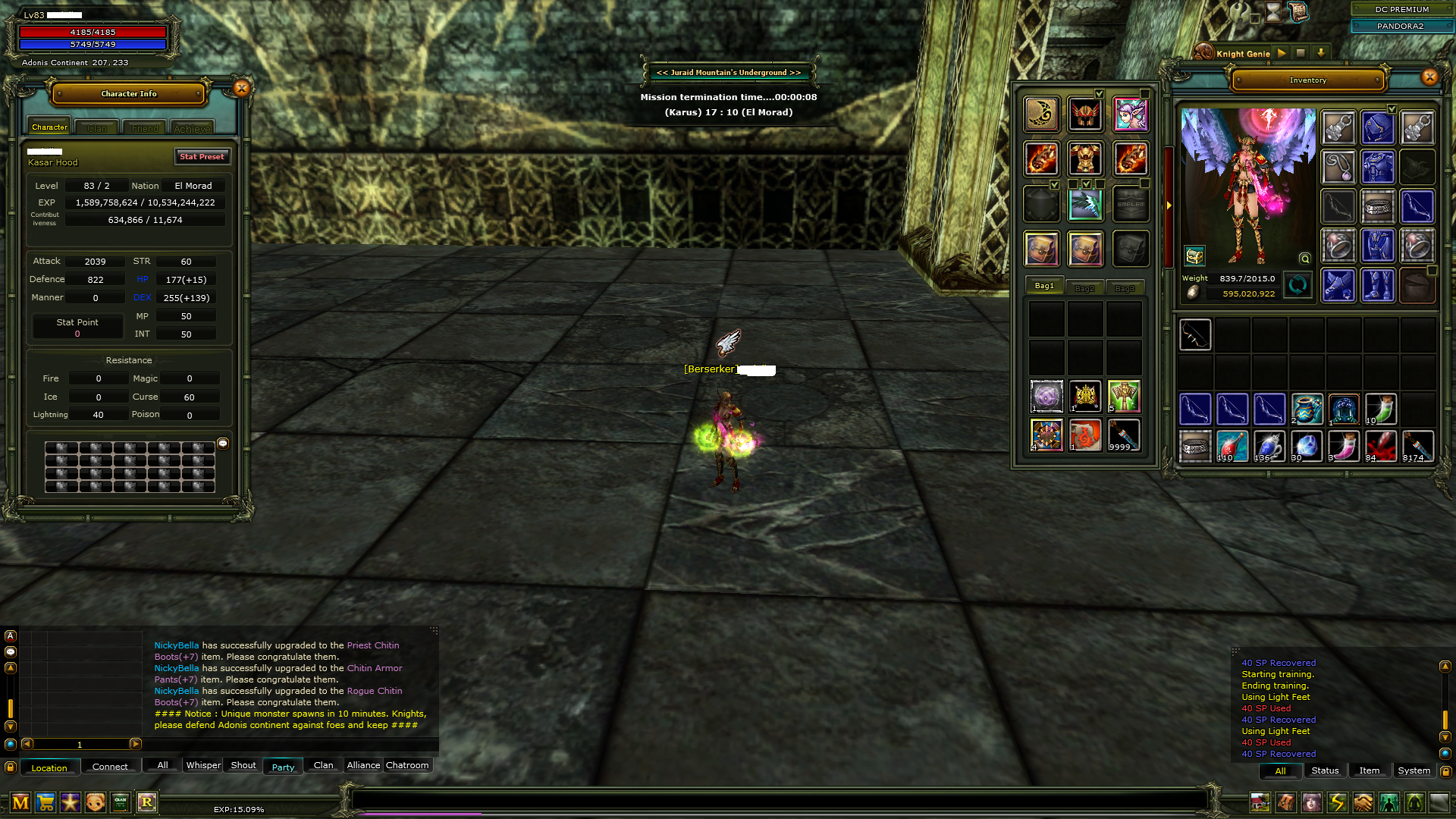1456x819 pixels.
Task: Close the Inventory window
Action: point(1429,77)
